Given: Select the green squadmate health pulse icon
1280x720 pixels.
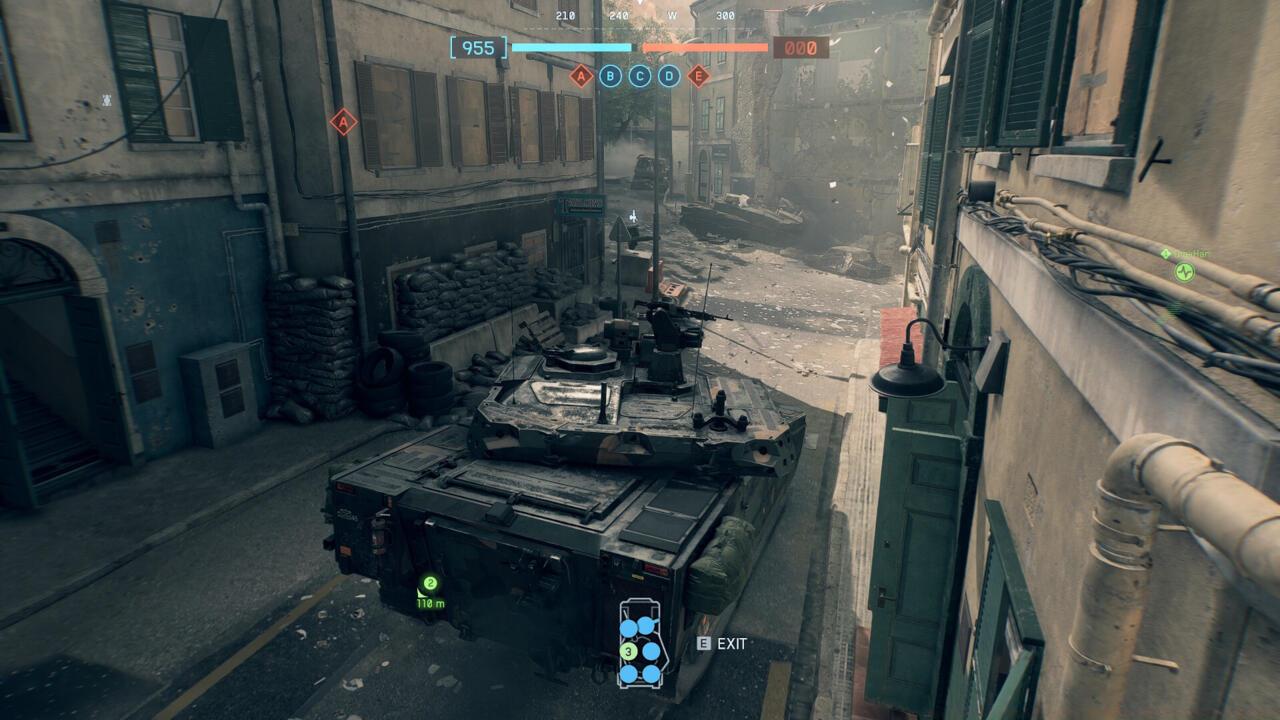Looking at the screenshot, I should (1184, 272).
